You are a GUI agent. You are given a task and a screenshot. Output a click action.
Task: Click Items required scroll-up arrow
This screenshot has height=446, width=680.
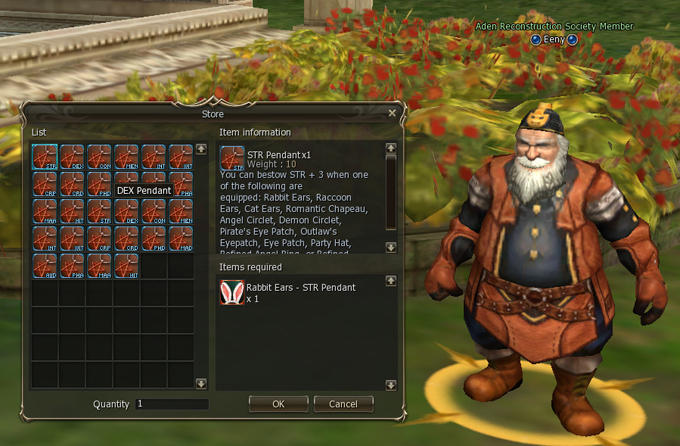pyautogui.click(x=391, y=281)
